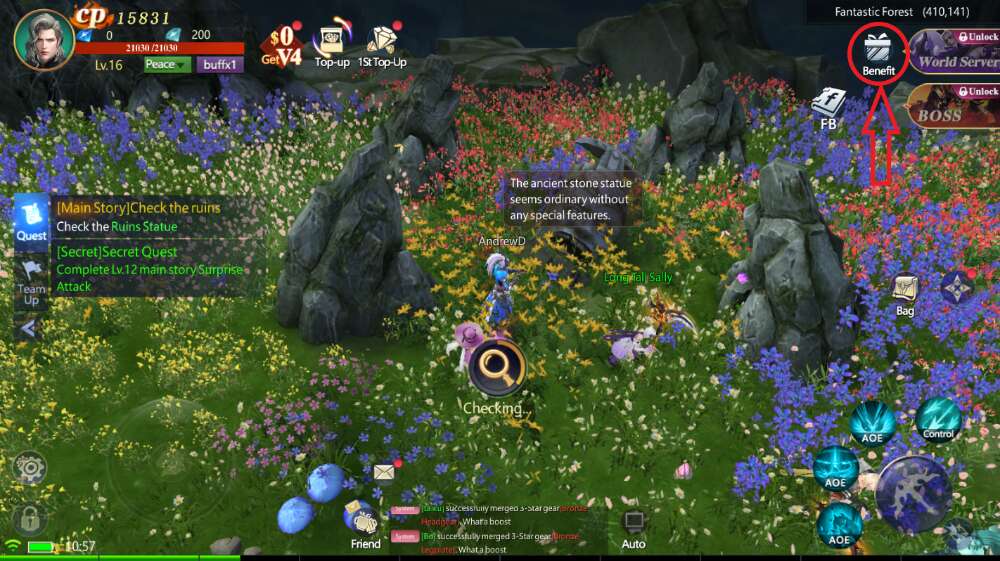1000x561 pixels.
Task: Open the Friend list
Action: (x=364, y=522)
